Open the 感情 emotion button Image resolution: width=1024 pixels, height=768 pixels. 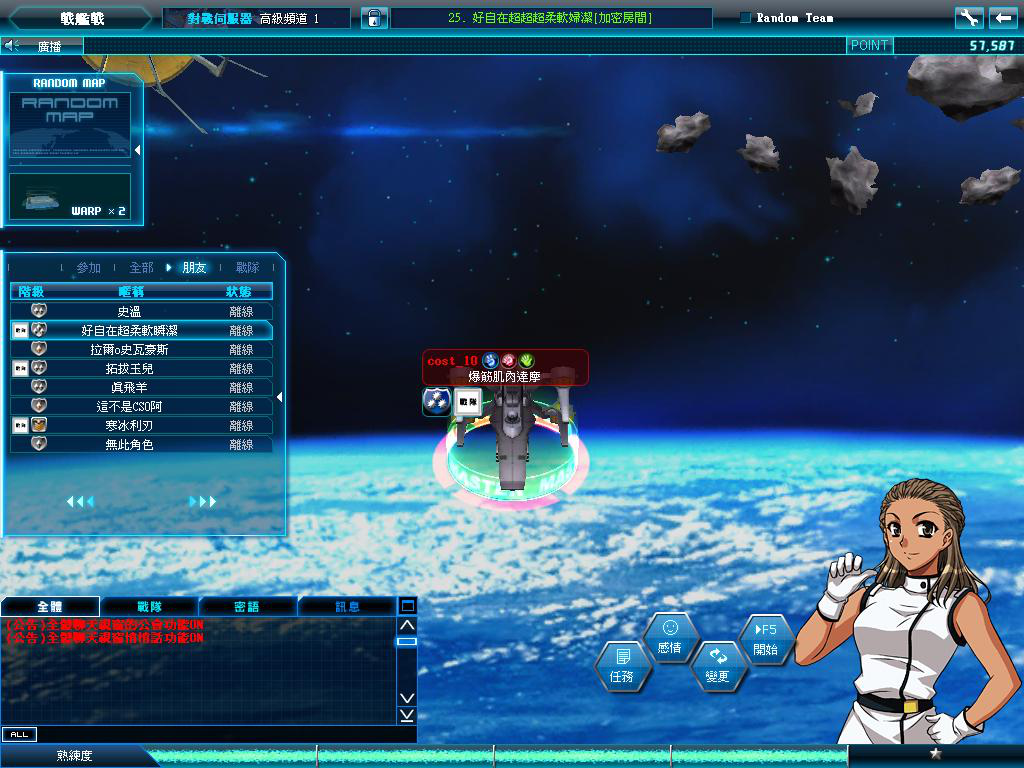pyautogui.click(x=670, y=637)
